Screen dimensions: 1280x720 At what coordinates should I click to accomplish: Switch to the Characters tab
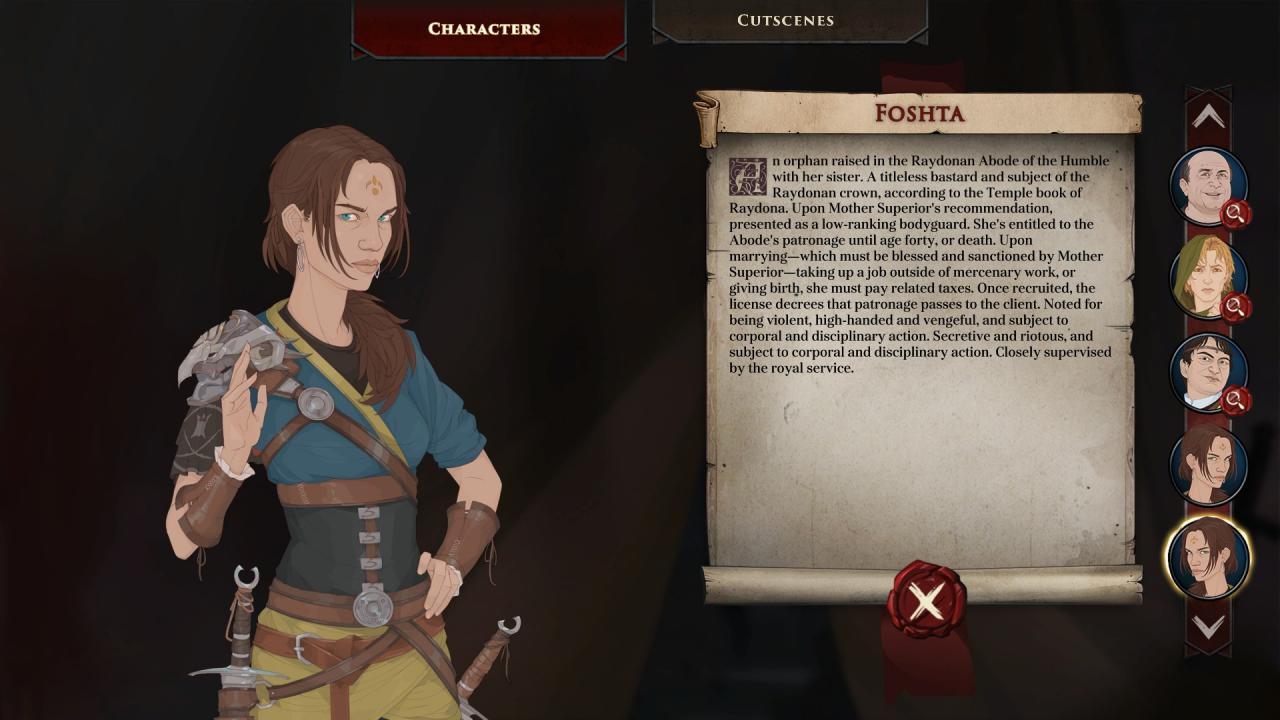484,29
